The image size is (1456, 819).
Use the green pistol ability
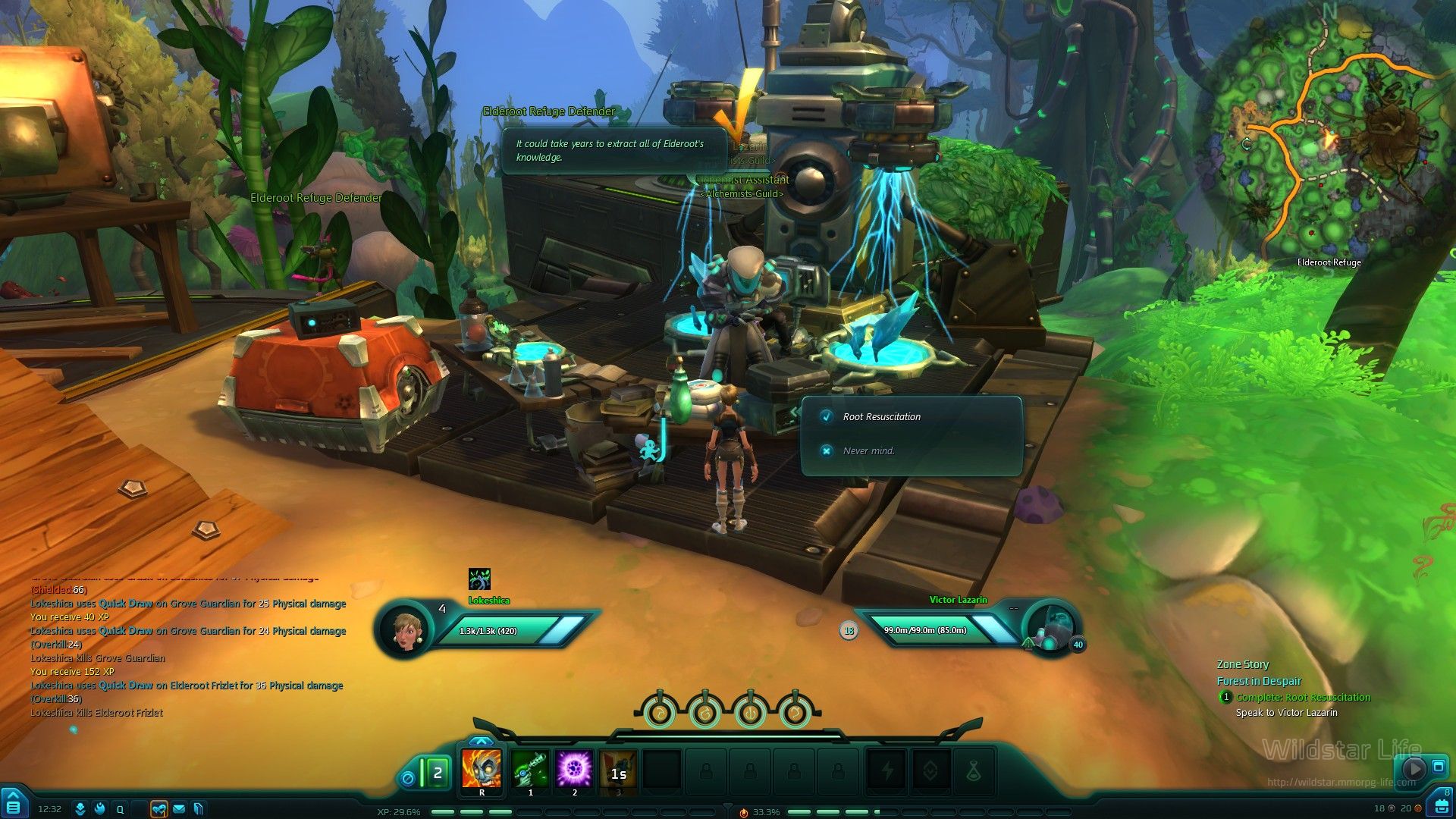[530, 769]
